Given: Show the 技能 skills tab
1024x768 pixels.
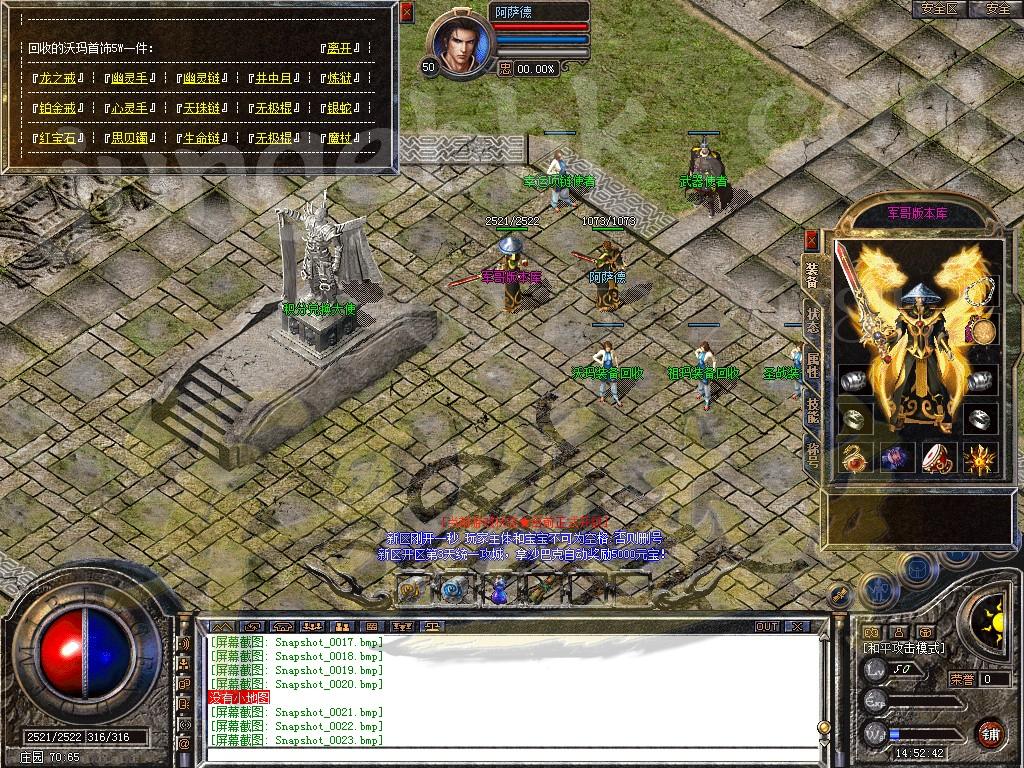Looking at the screenshot, I should (813, 406).
